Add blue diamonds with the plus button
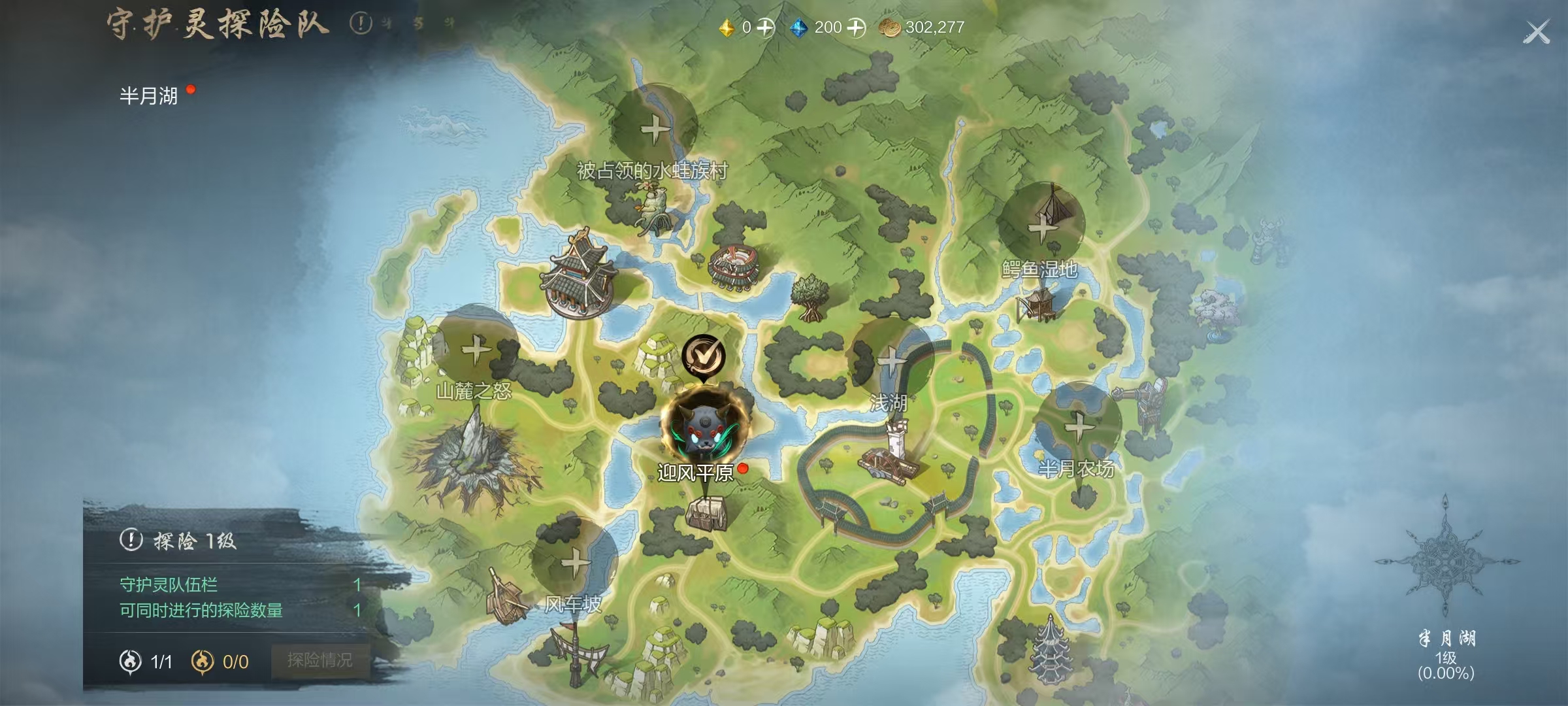1568x706 pixels. pyautogui.click(x=856, y=27)
